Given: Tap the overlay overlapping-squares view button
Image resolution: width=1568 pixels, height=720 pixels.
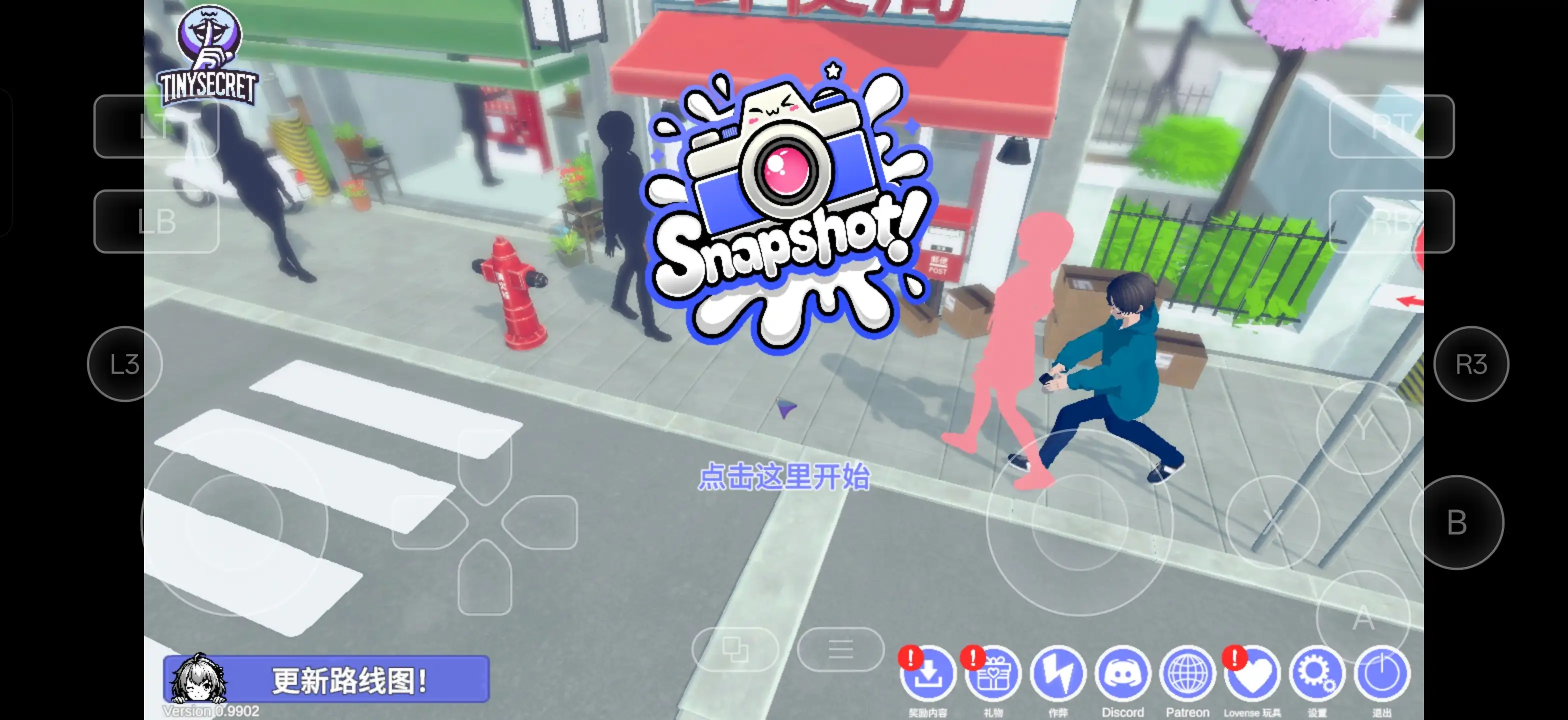Looking at the screenshot, I should (x=735, y=649).
